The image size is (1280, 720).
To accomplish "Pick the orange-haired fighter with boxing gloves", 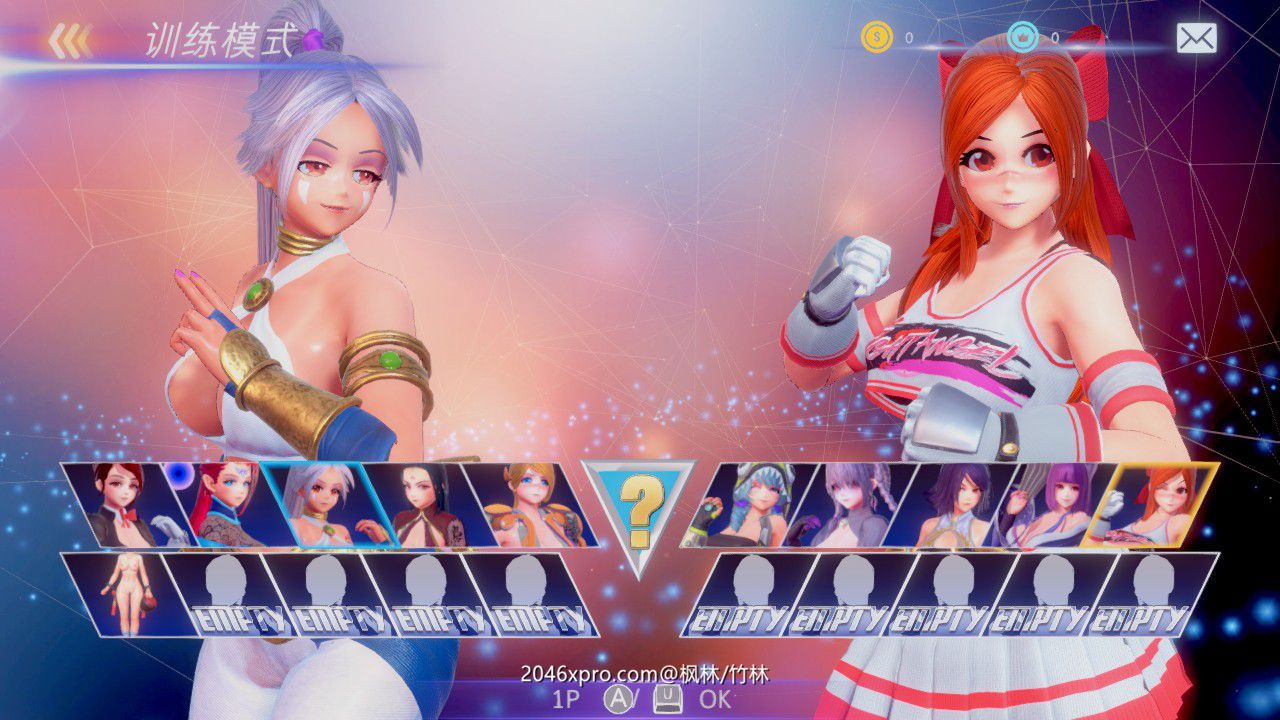I will 1150,505.
